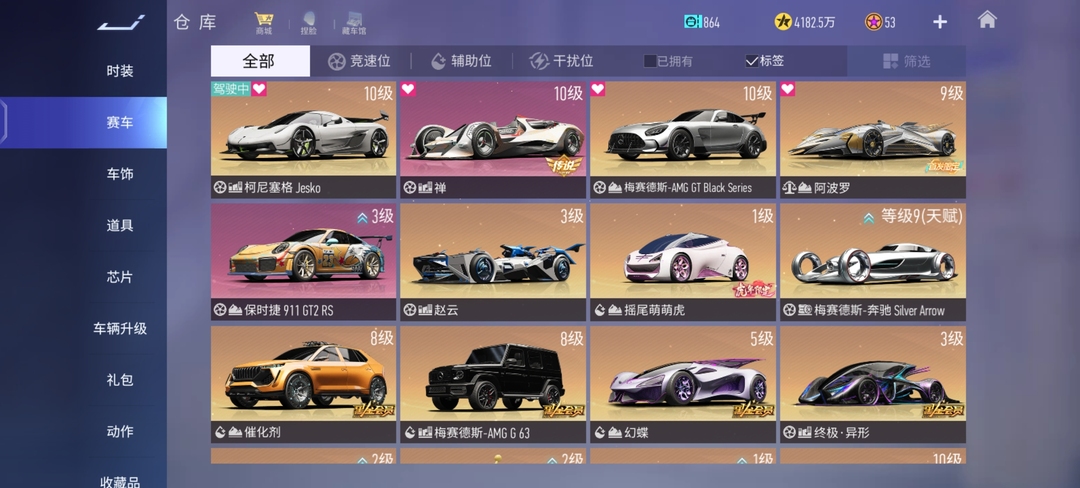The width and height of the screenshot is (1080, 488).
Task: Open the 时装 category in the sidebar
Action: coord(120,71)
